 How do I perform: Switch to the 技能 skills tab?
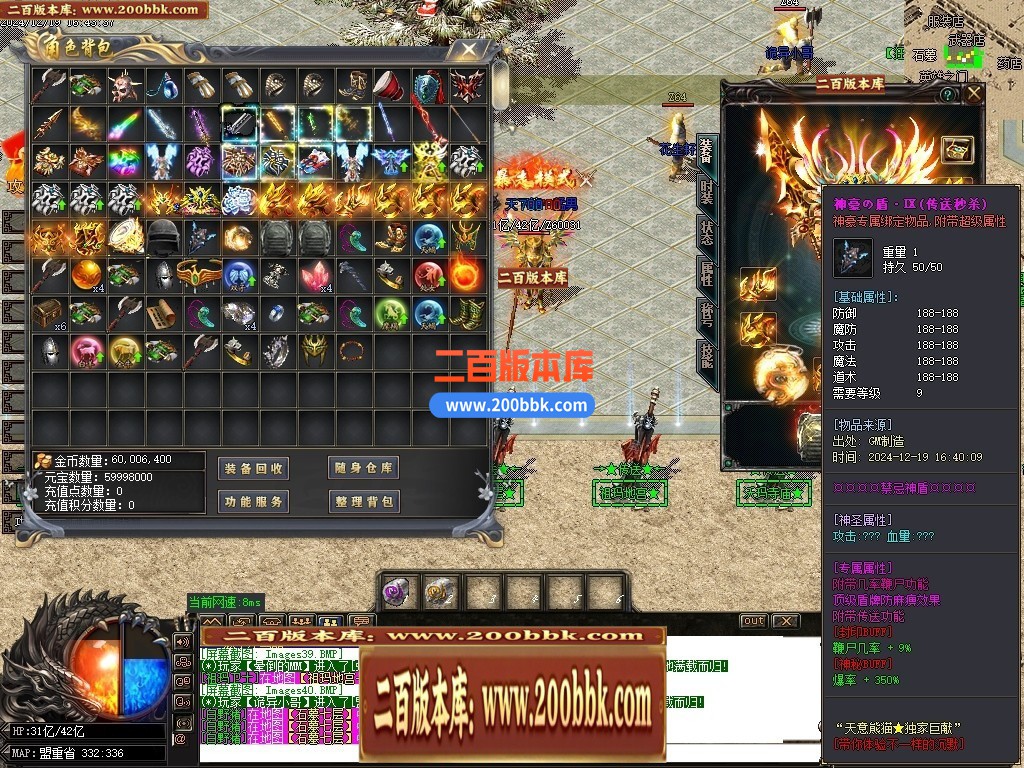(x=707, y=356)
